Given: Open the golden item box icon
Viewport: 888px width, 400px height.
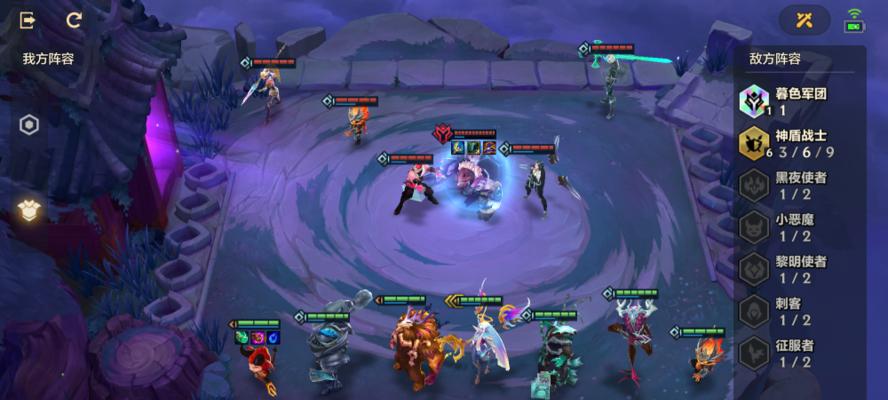Looking at the screenshot, I should pos(29,209).
